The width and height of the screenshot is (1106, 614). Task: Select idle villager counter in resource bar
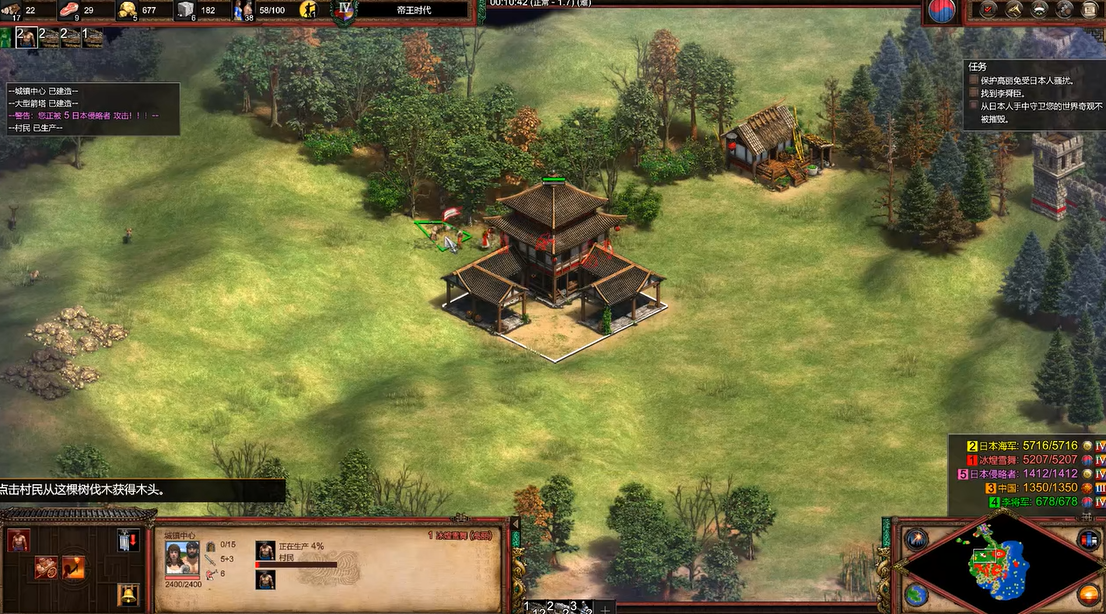pos(309,10)
